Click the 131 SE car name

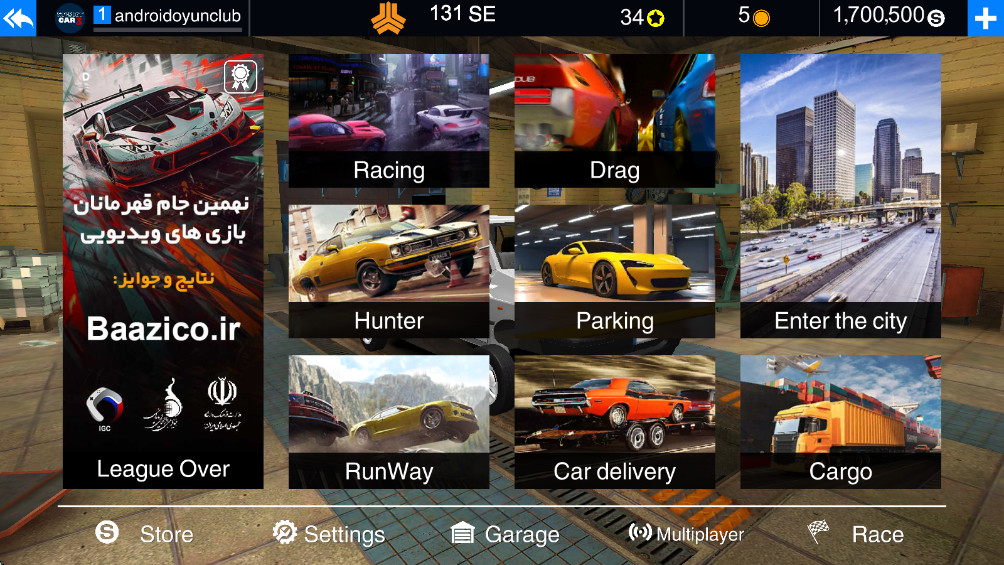coord(461,15)
